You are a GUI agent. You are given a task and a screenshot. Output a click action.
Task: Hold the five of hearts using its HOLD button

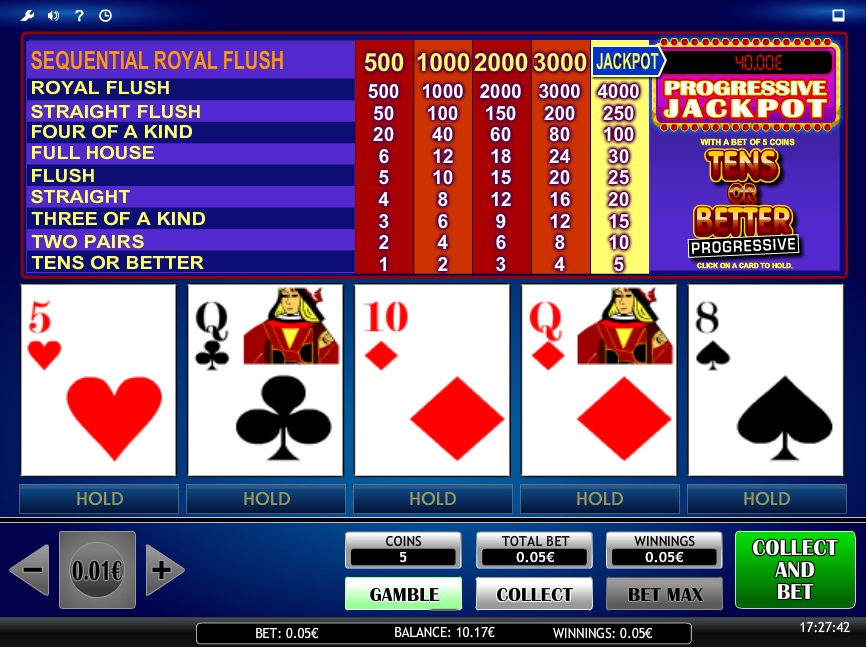99,498
